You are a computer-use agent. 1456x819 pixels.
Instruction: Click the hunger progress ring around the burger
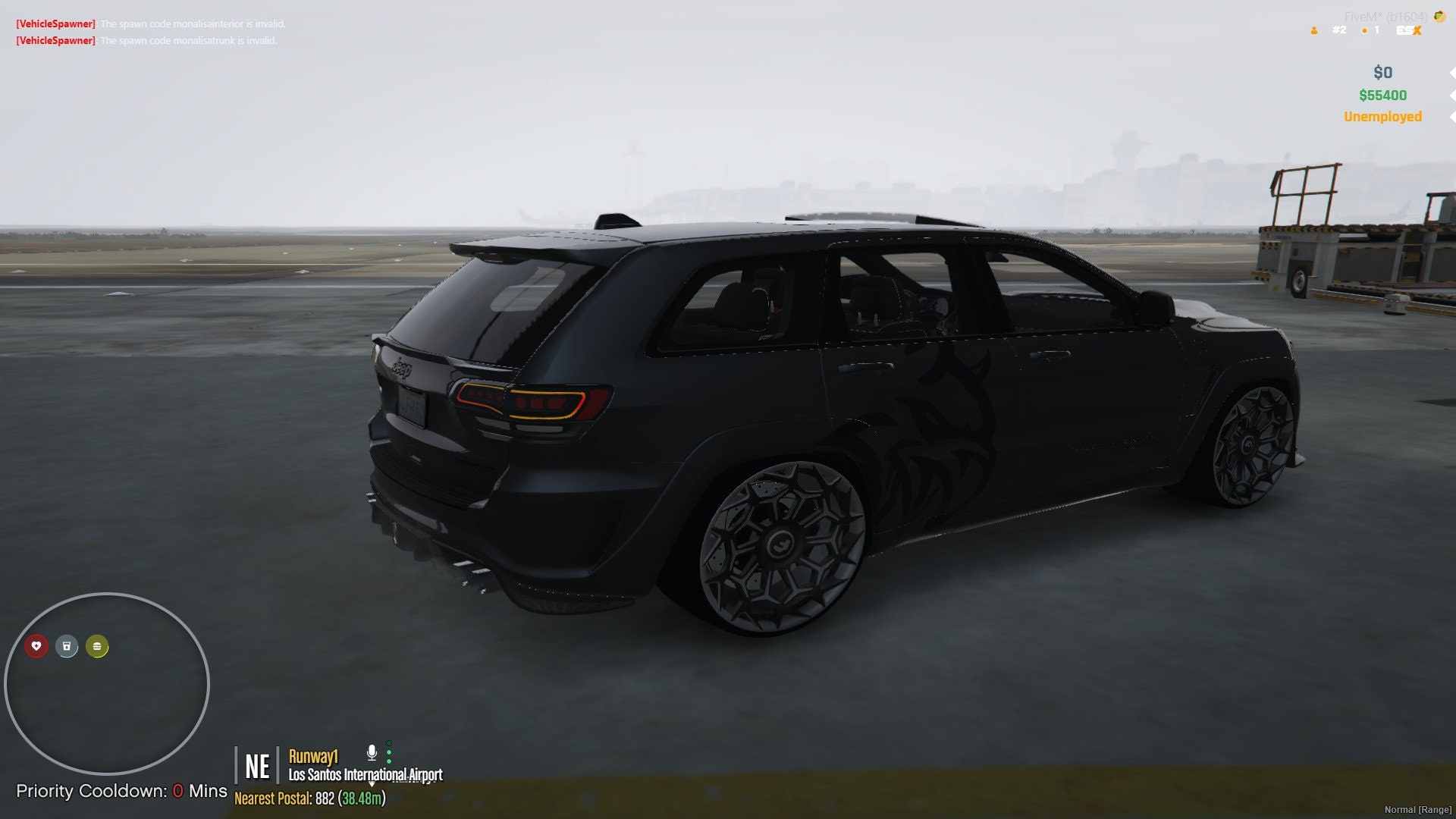pos(96,647)
